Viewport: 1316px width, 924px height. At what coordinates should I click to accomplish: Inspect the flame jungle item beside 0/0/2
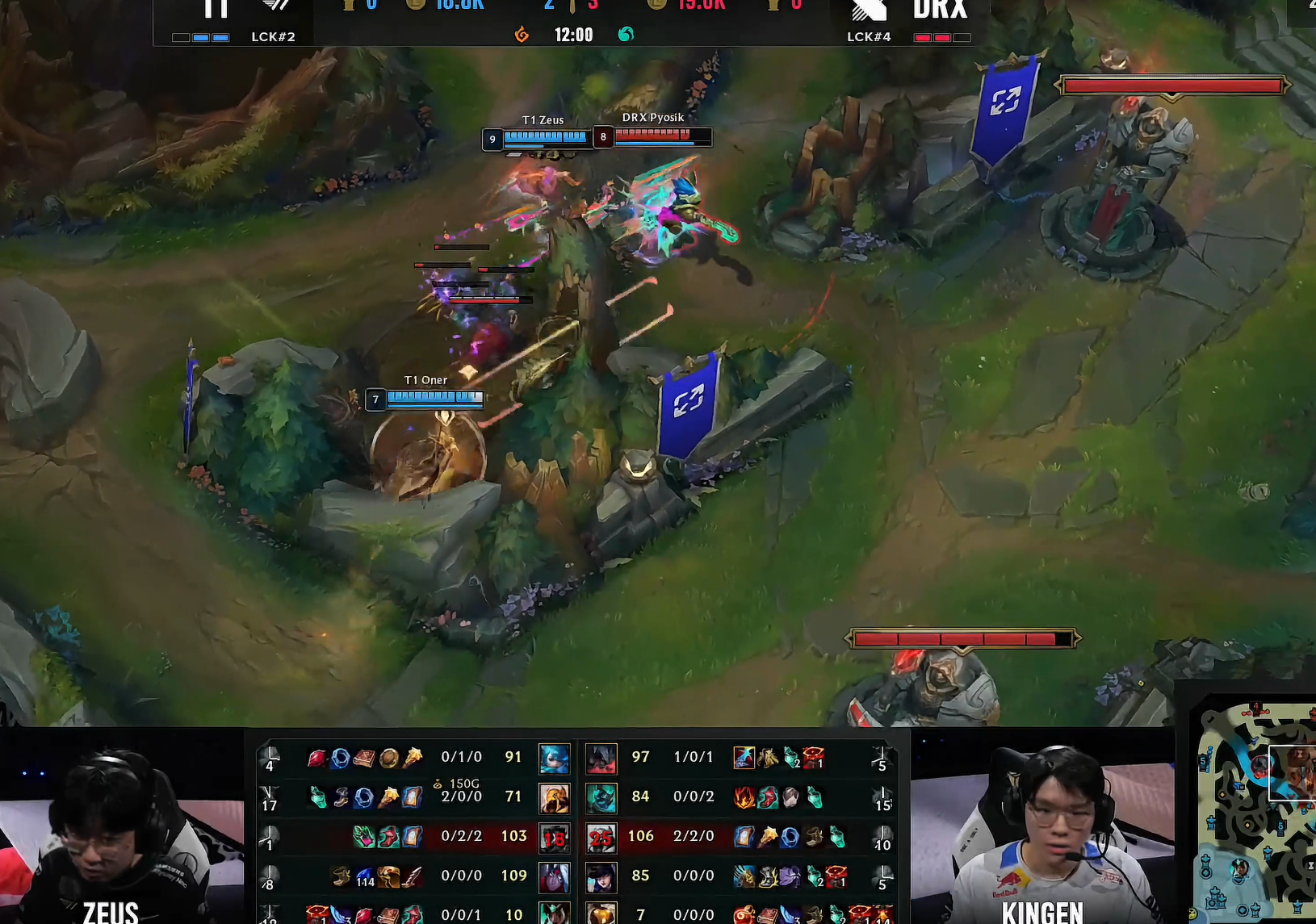pos(744,797)
